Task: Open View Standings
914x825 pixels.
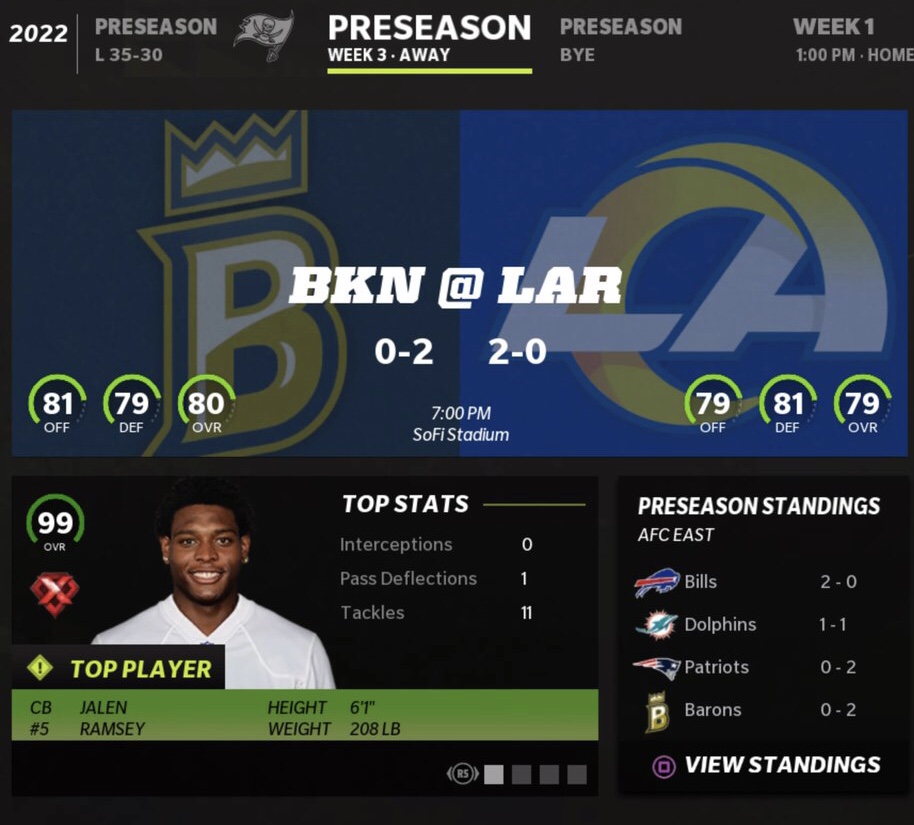Action: pyautogui.click(x=767, y=766)
